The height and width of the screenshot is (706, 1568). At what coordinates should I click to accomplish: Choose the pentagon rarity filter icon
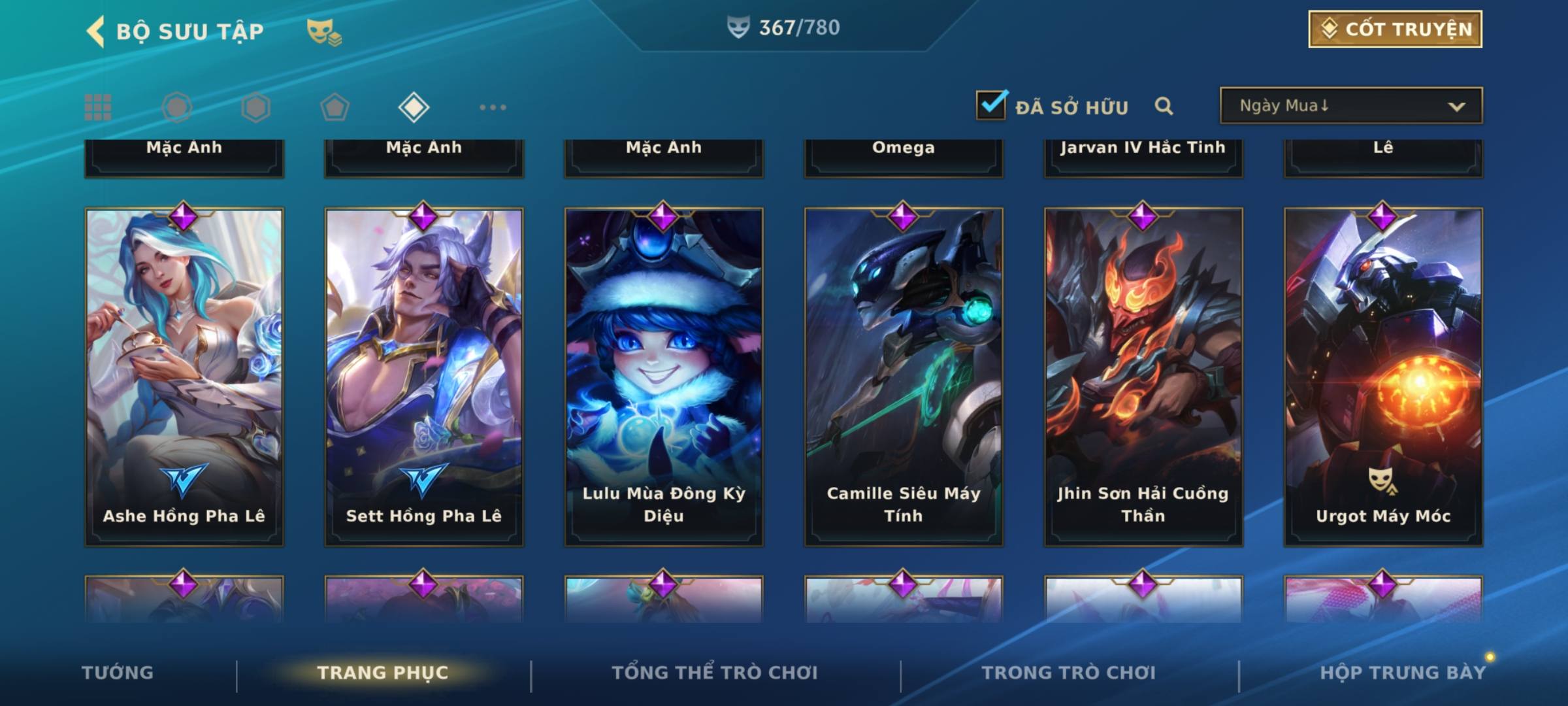[x=335, y=107]
